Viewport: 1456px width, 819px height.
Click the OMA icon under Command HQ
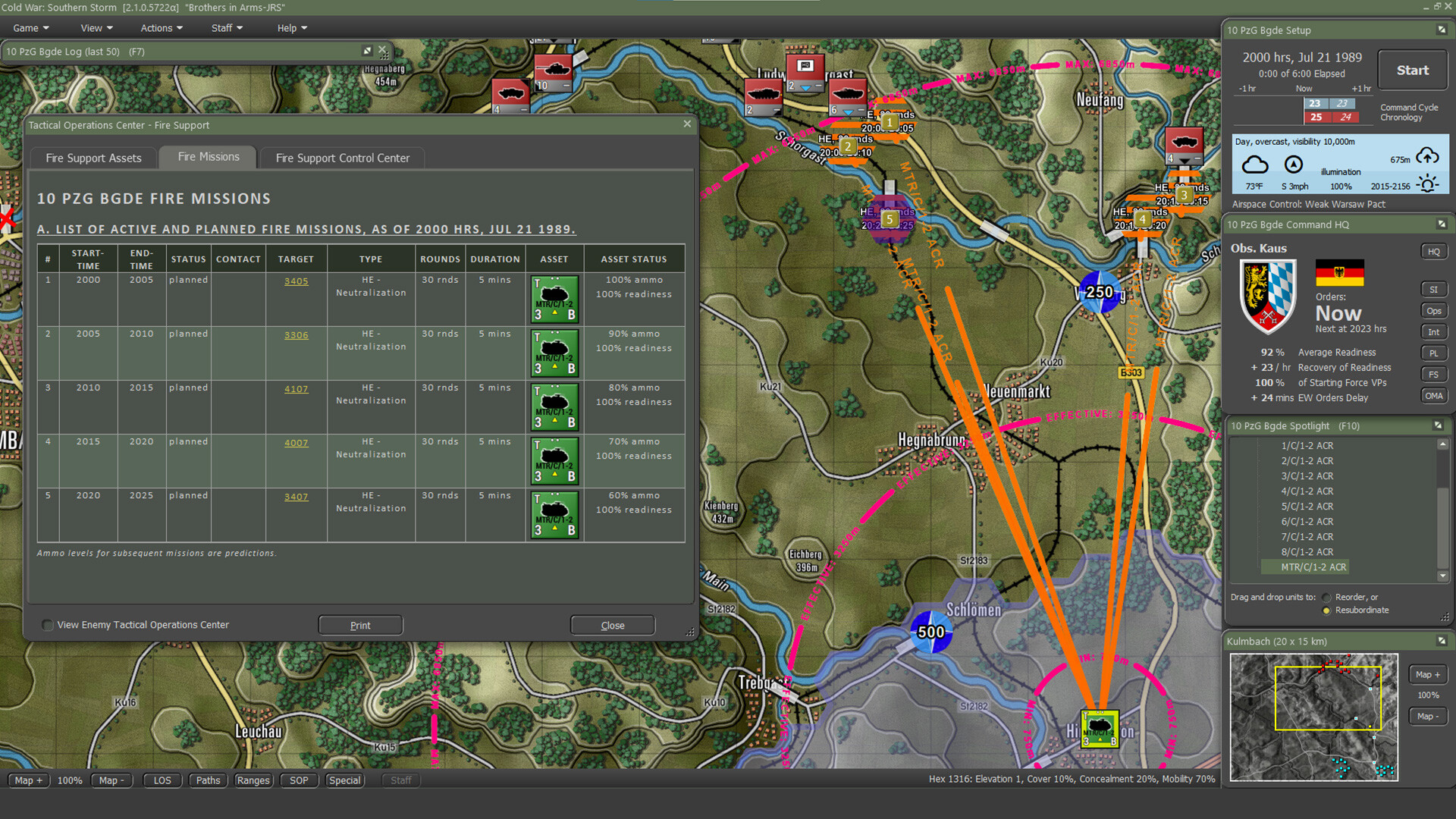[x=1434, y=395]
